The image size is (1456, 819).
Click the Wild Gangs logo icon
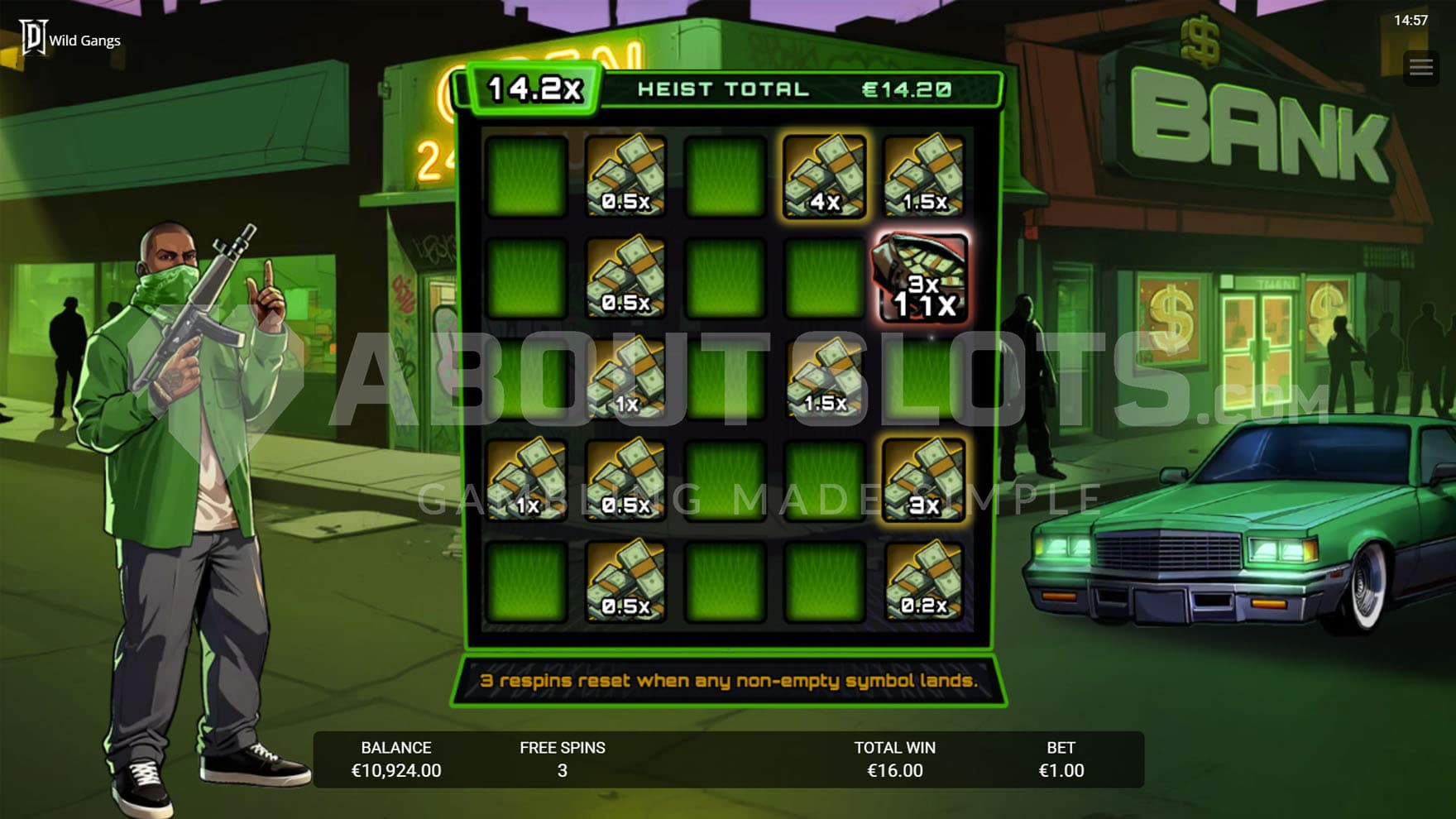tap(33, 38)
